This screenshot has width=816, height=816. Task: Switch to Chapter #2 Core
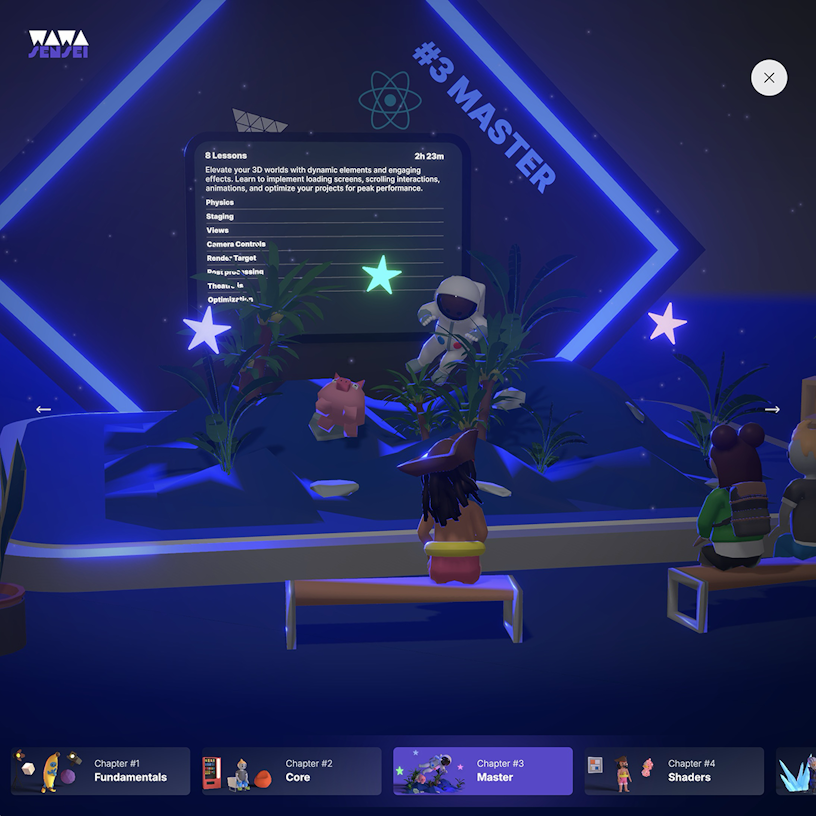[x=291, y=771]
